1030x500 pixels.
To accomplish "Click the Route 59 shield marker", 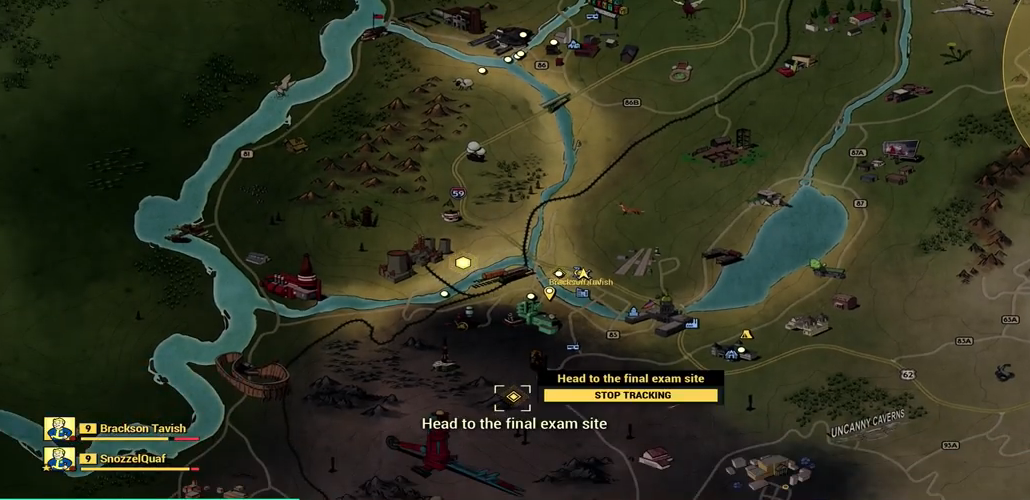I will 458,193.
